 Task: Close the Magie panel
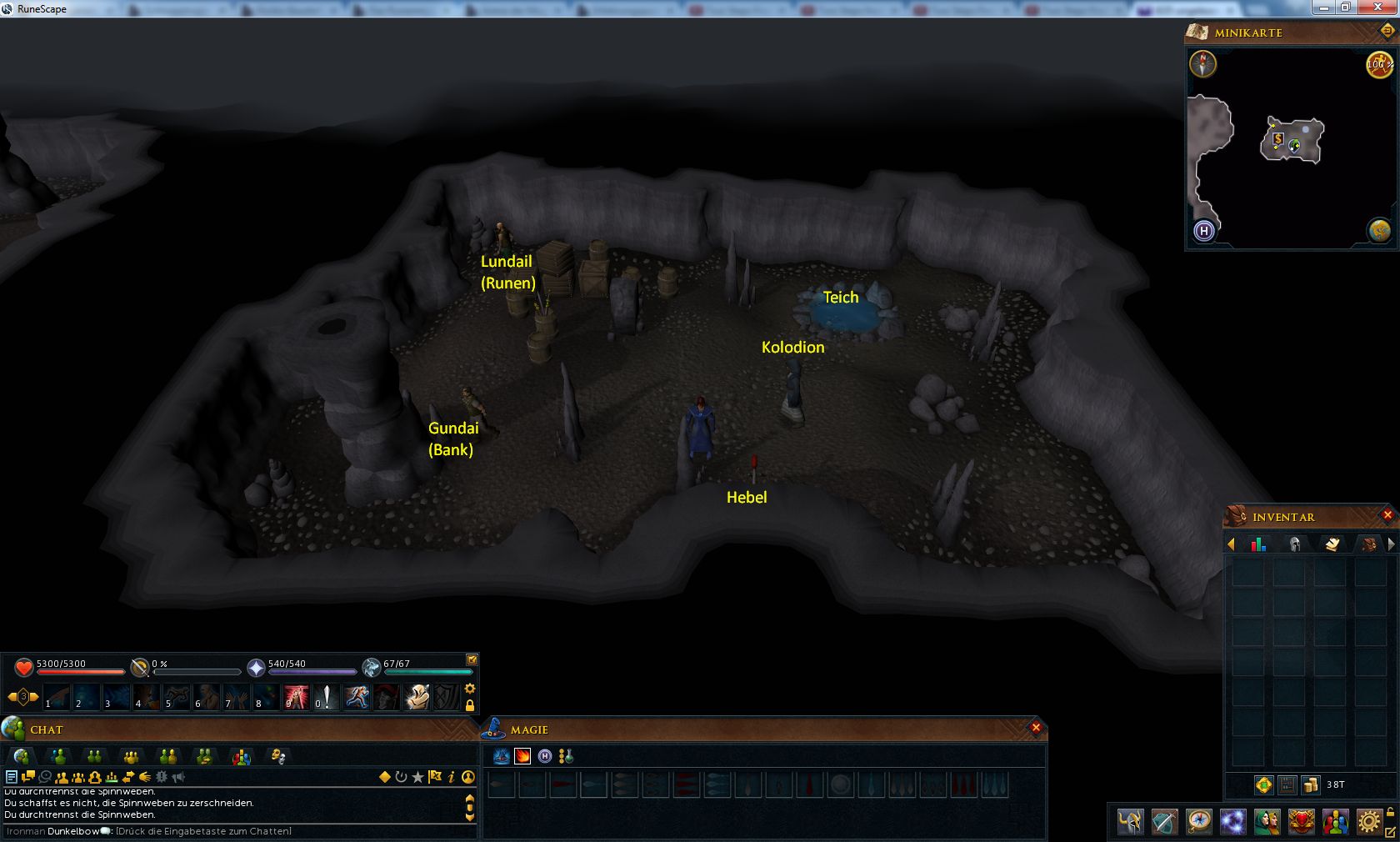pyautogui.click(x=1036, y=728)
